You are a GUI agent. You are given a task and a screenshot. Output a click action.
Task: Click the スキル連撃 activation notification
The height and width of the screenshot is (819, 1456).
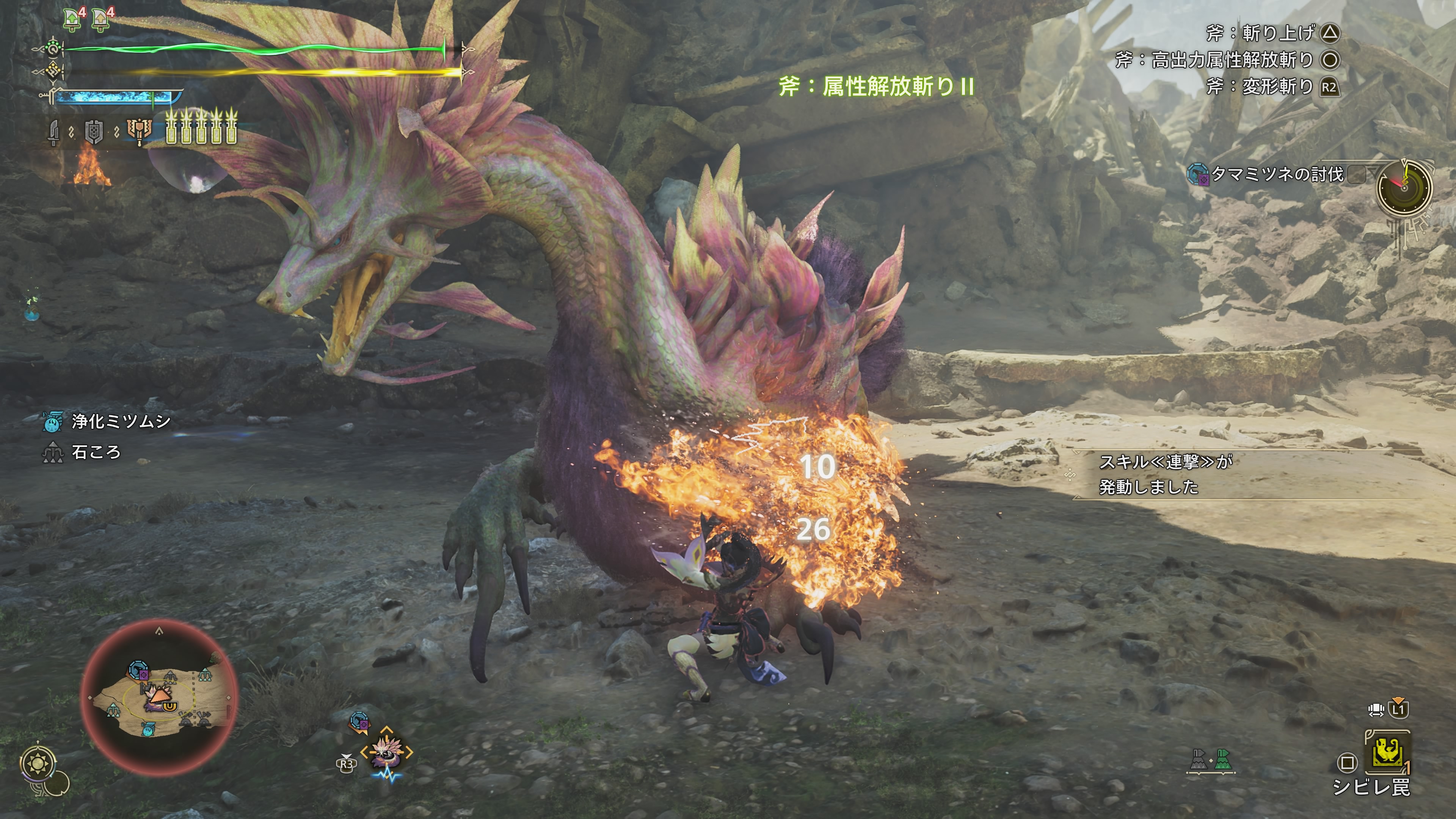(x=1164, y=474)
